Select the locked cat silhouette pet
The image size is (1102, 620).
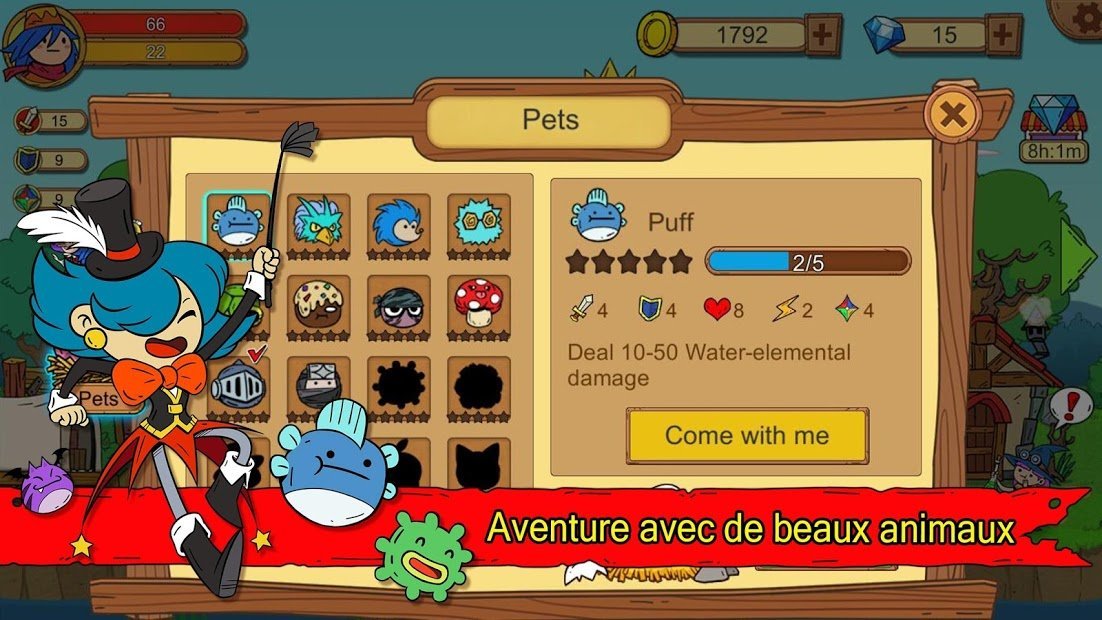pyautogui.click(x=478, y=464)
